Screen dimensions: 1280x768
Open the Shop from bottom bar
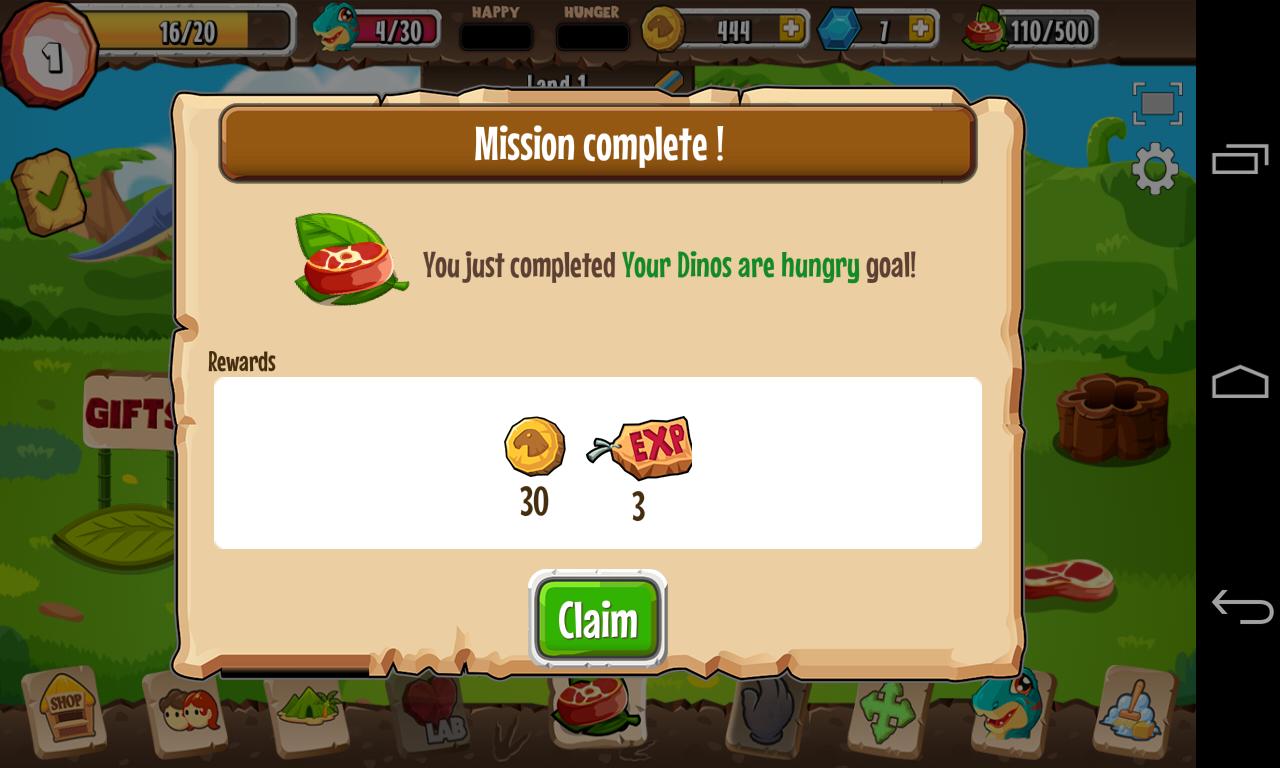66,710
